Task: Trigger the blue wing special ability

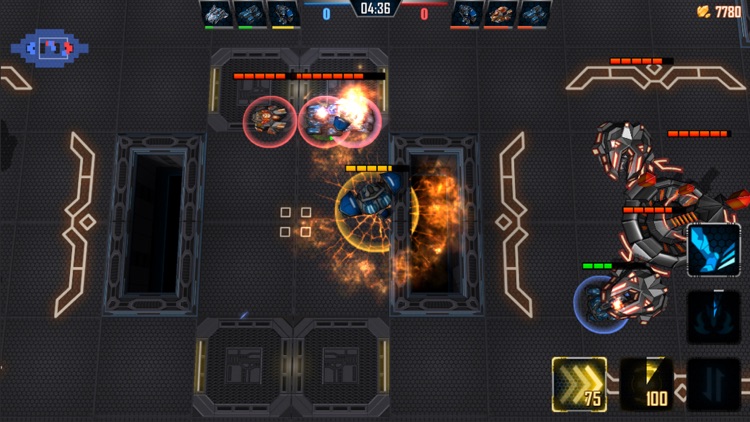Action: [713, 250]
